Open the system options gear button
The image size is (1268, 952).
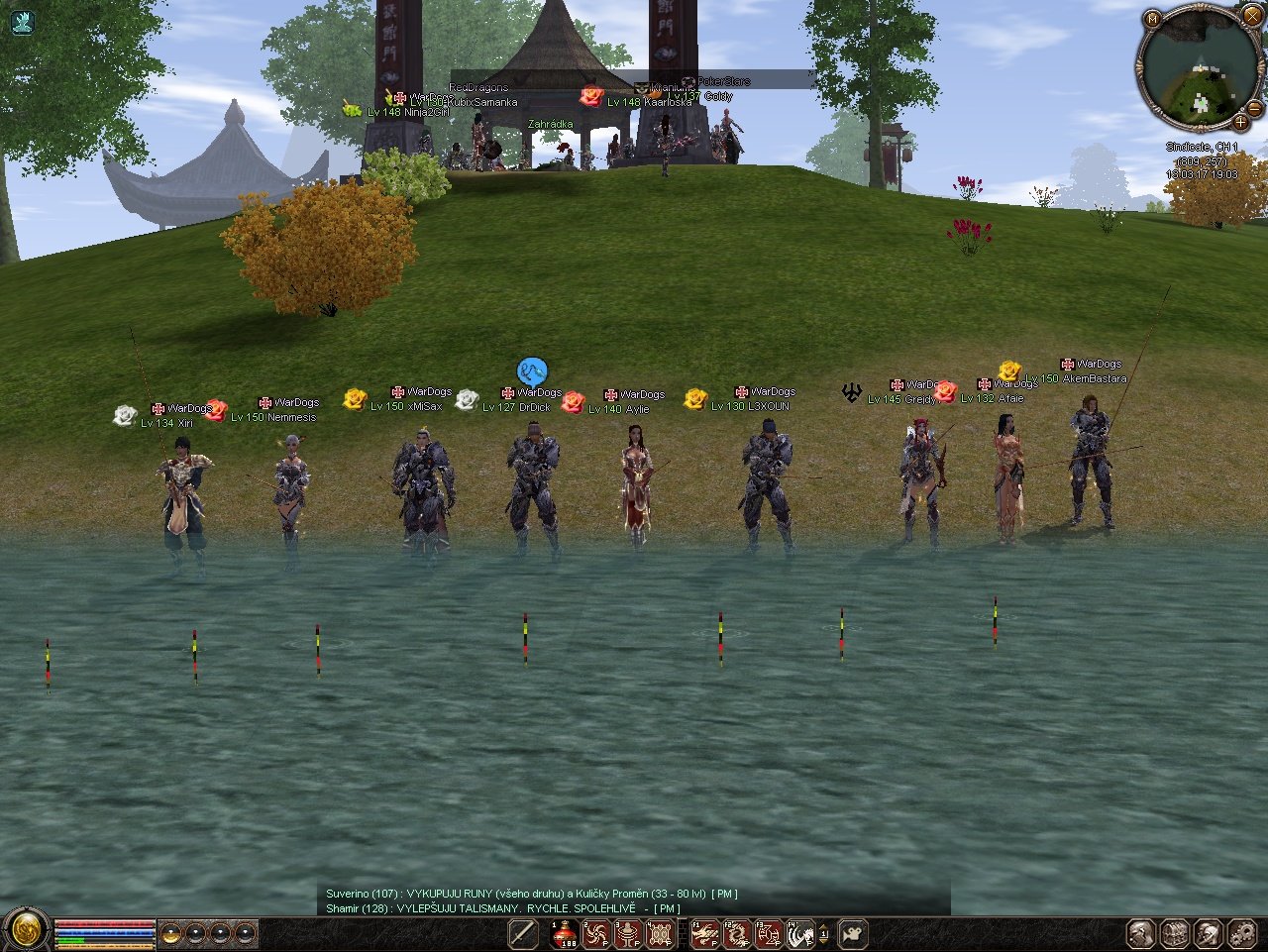tap(1242, 933)
